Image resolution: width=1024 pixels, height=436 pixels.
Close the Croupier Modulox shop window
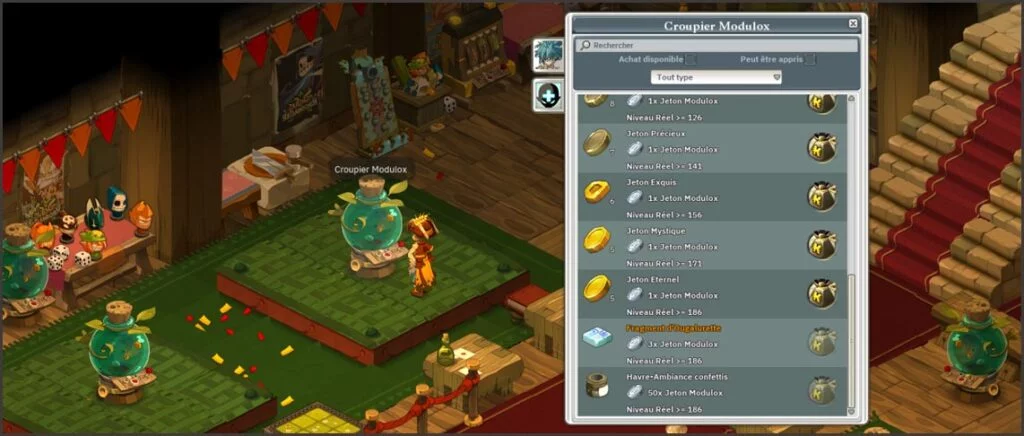[853, 24]
